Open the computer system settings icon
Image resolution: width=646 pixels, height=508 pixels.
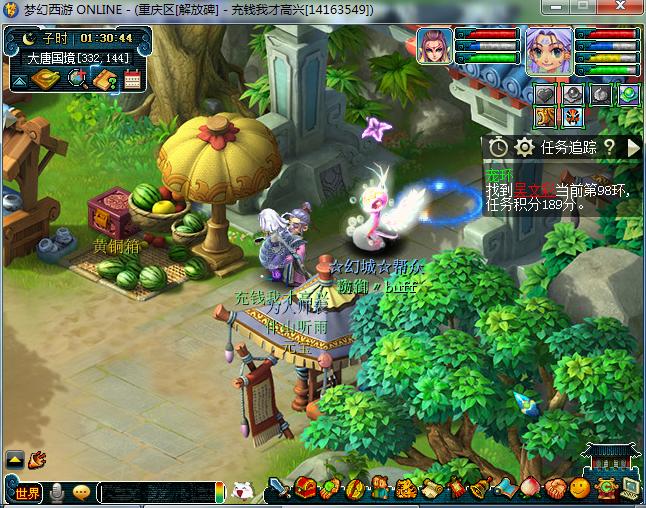pyautogui.click(x=630, y=489)
